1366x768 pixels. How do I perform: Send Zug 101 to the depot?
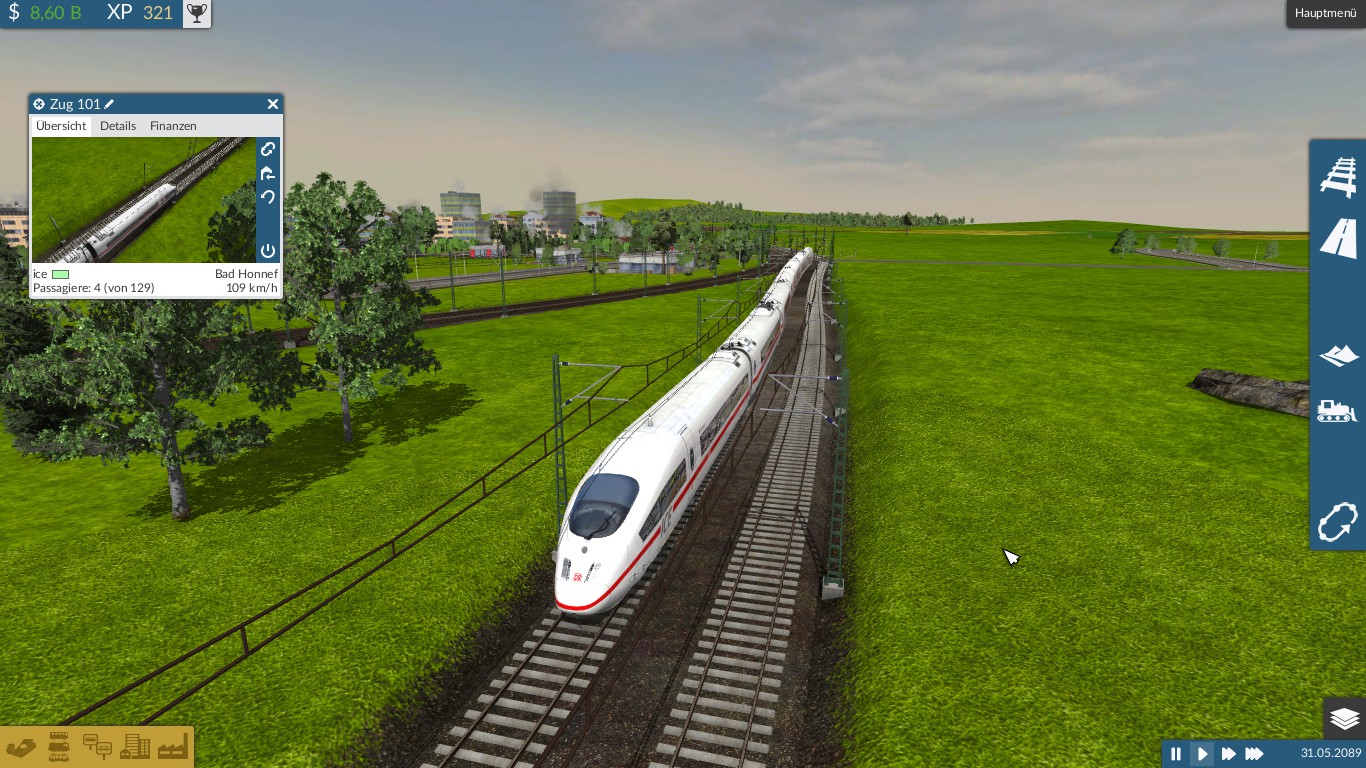click(x=267, y=174)
